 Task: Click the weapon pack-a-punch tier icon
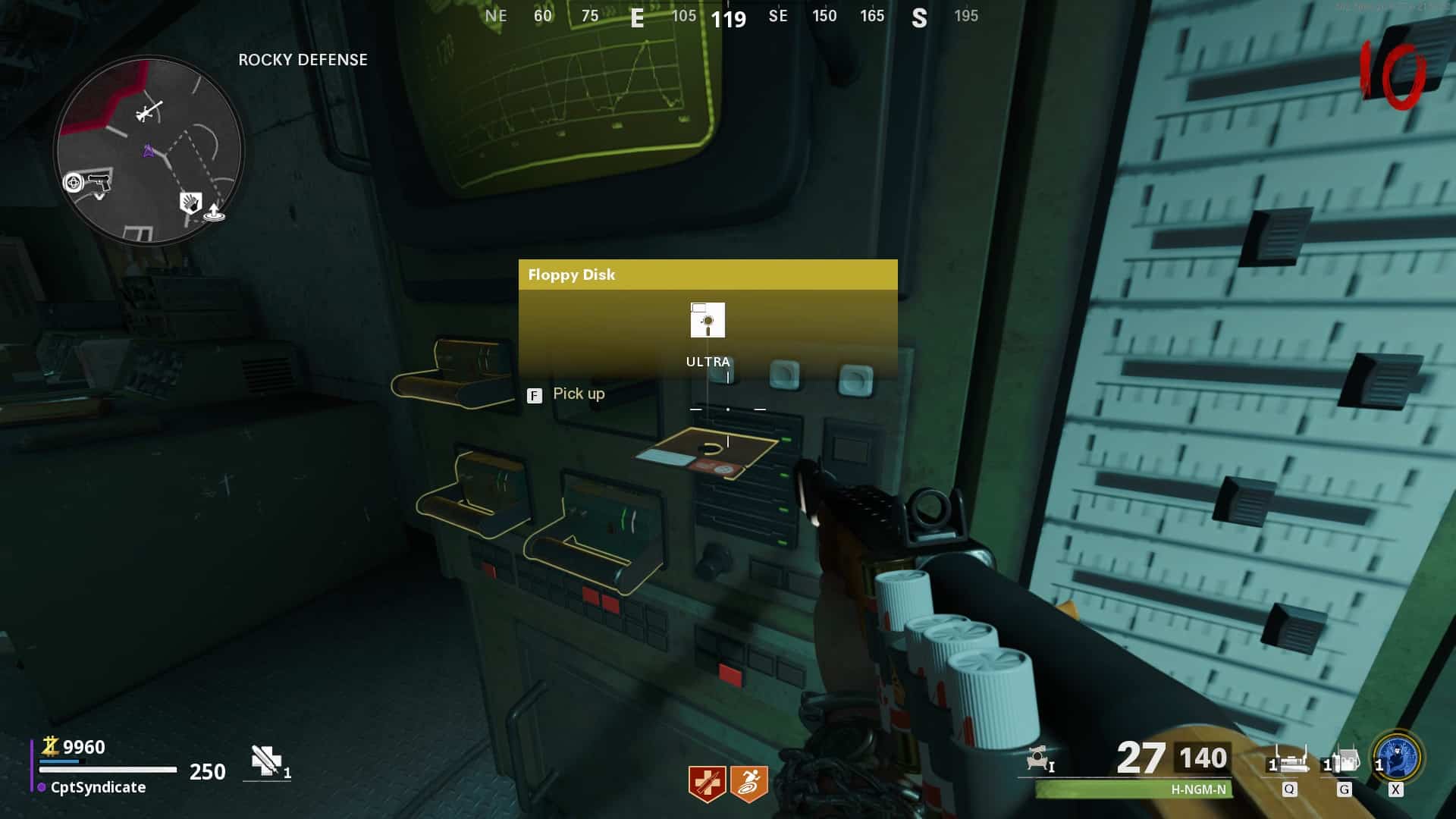pos(1040,758)
